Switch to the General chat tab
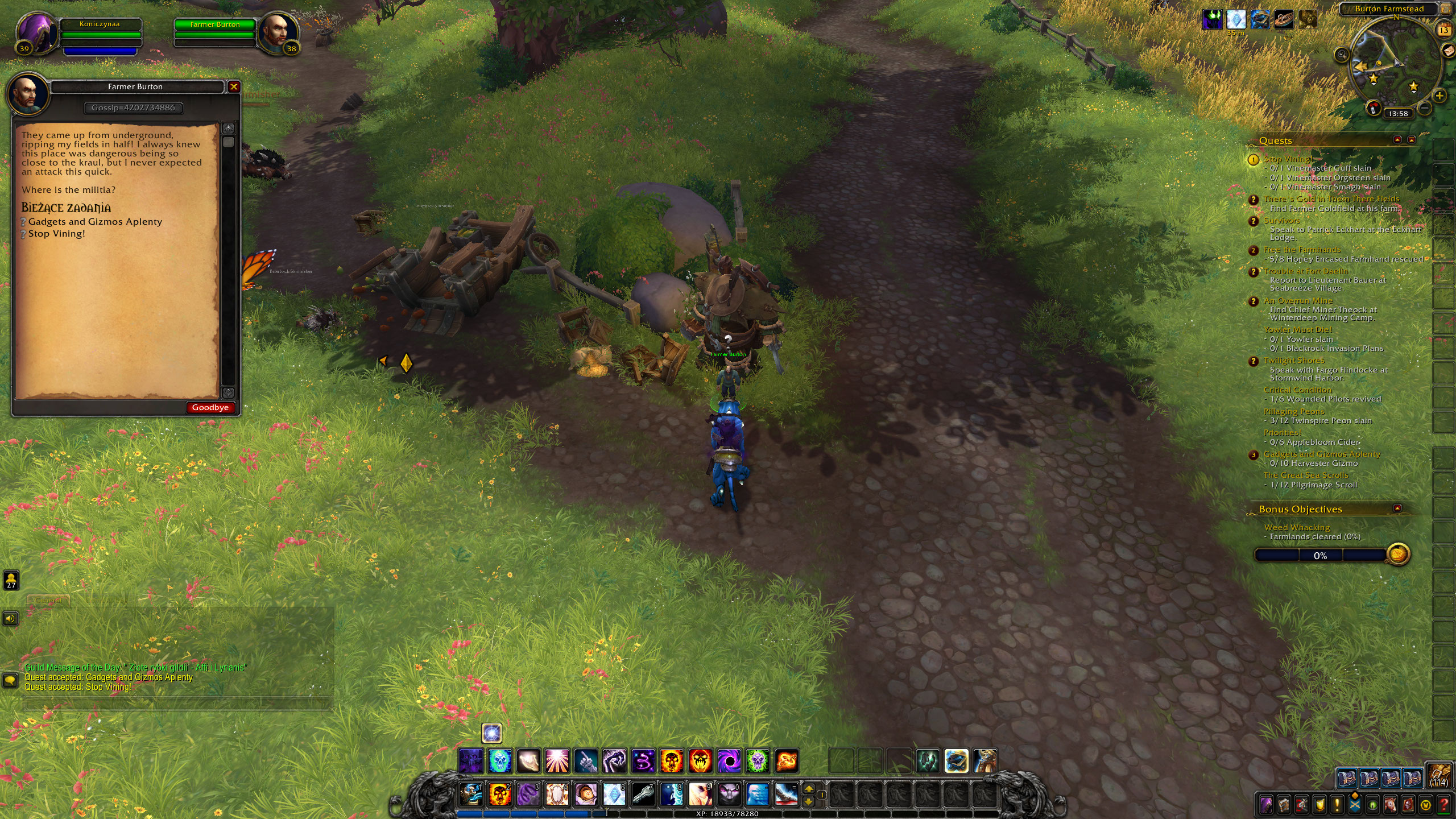The height and width of the screenshot is (819, 1456). [x=48, y=600]
